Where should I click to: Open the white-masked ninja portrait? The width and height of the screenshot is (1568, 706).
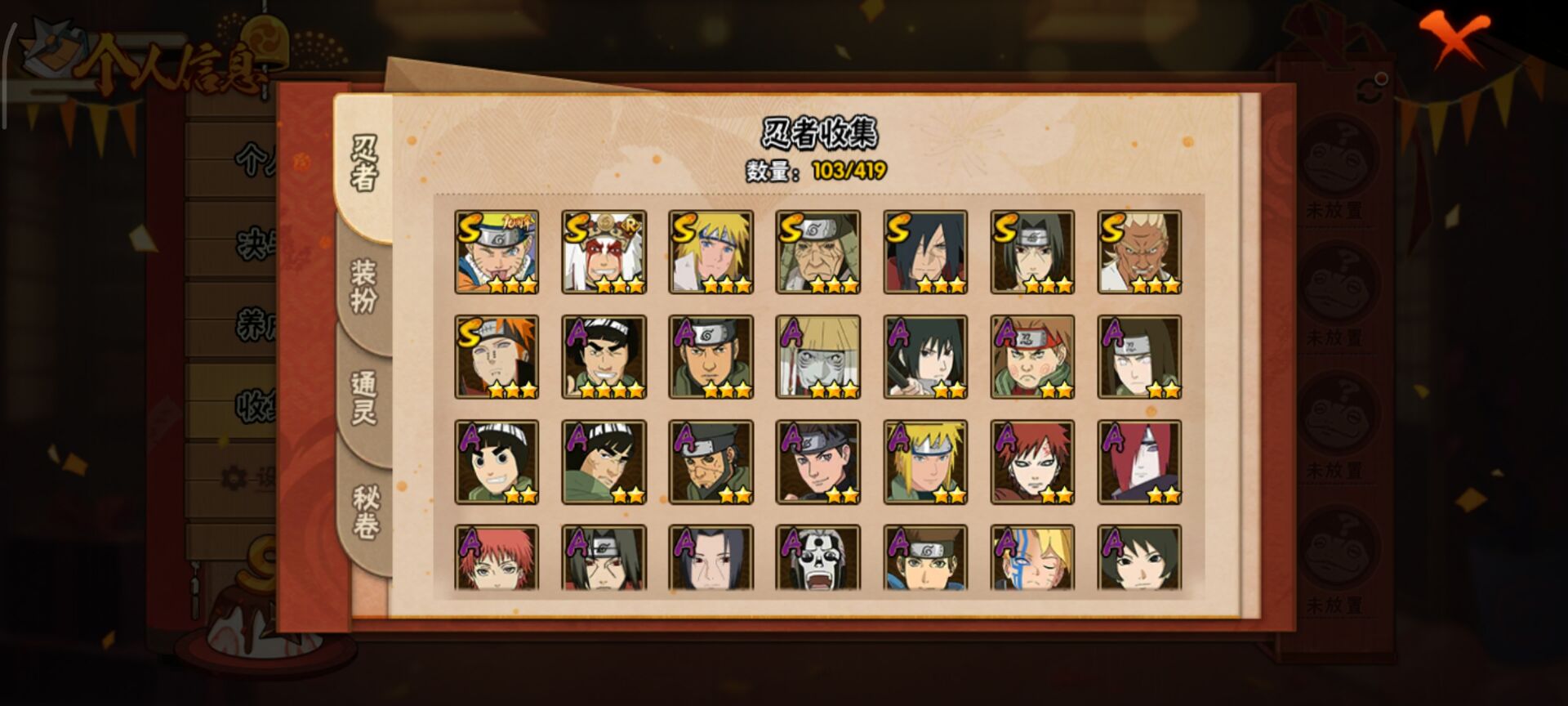click(x=817, y=558)
